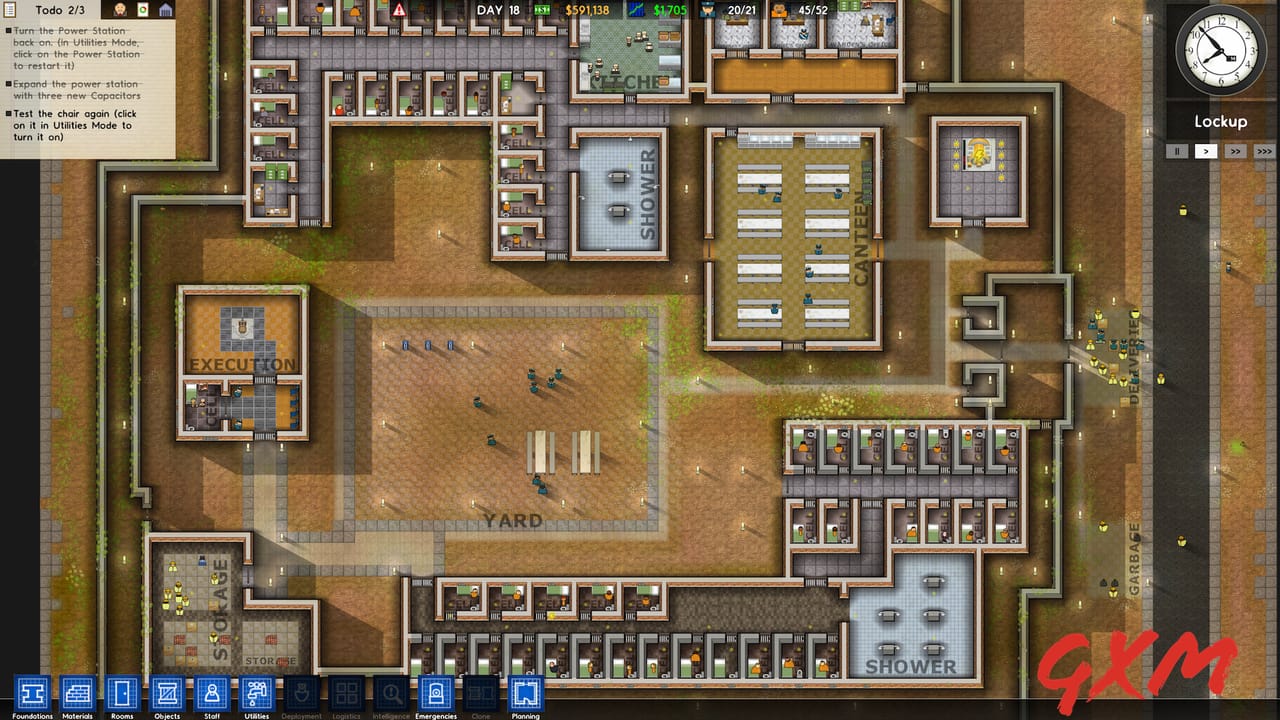View prisoner capacity 45/52
This screenshot has height=720, width=1280.
click(x=801, y=10)
